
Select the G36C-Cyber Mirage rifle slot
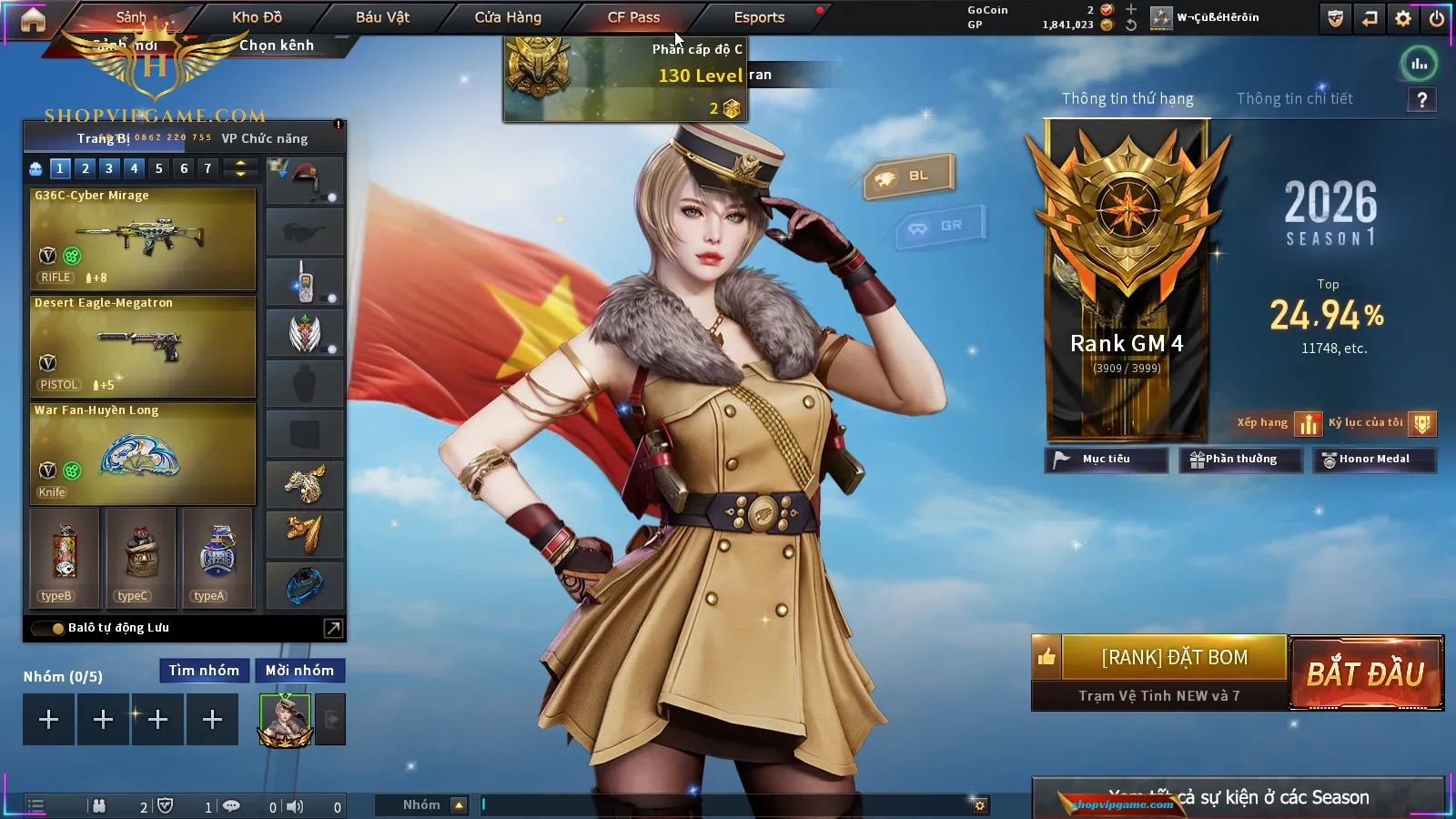click(143, 239)
